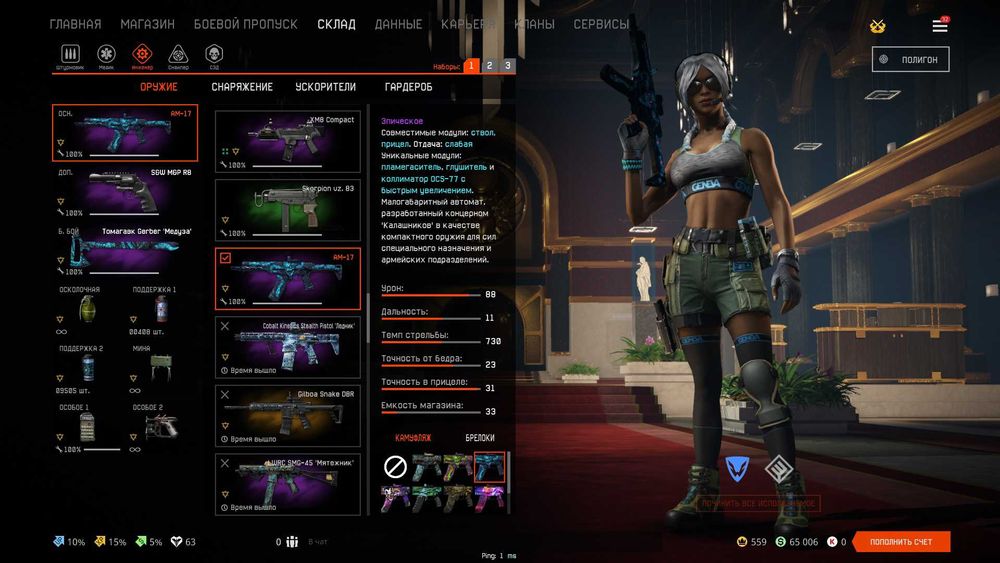Select the Medic class icon

(106, 55)
